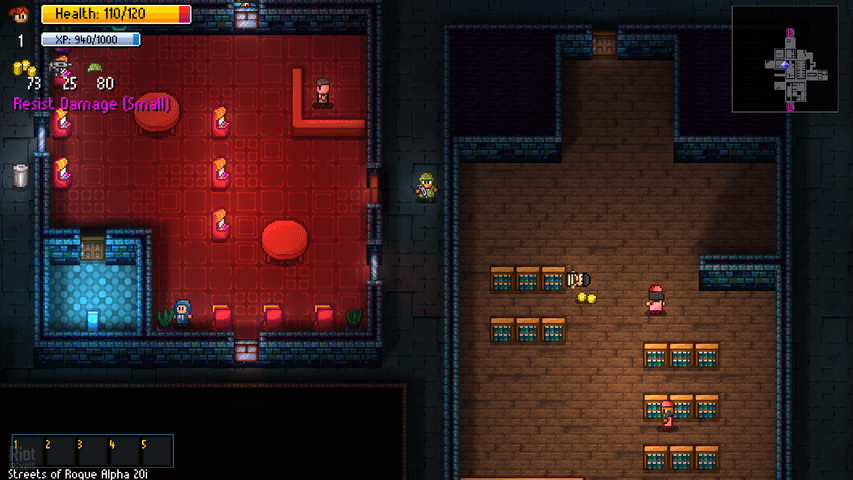
Task: Open the dungeon minimap
Action: (x=786, y=59)
